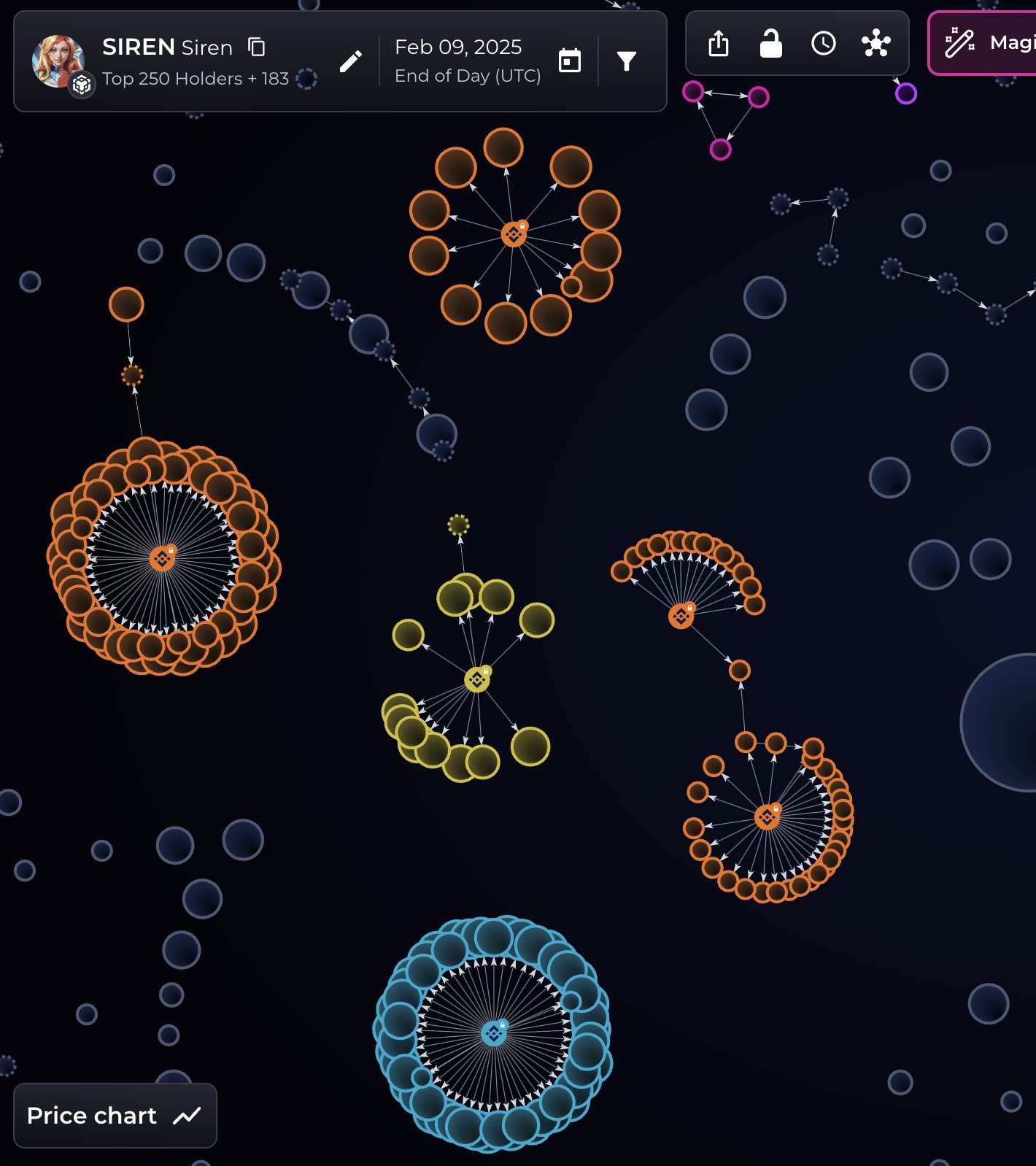Viewport: 1036px width, 1166px height.
Task: Open the Price chart panel
Action: pos(115,1116)
